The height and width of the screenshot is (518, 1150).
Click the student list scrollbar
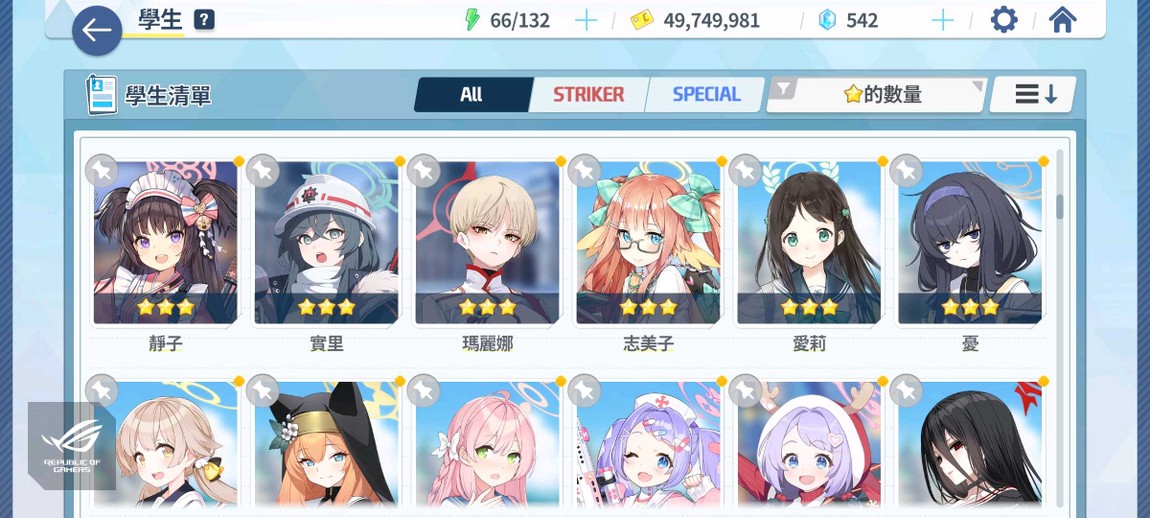(1060, 206)
